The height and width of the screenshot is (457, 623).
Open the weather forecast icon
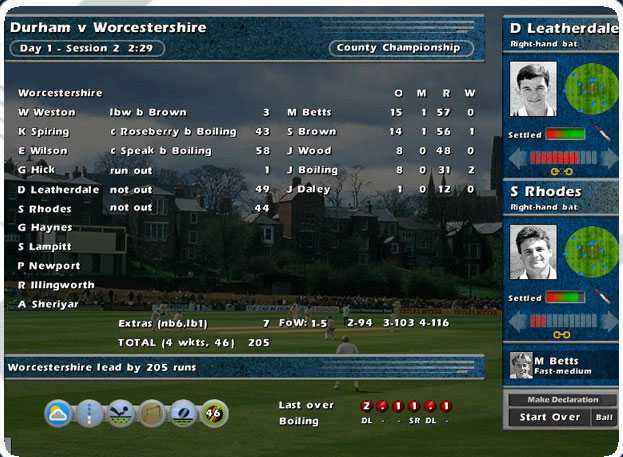[x=59, y=412]
